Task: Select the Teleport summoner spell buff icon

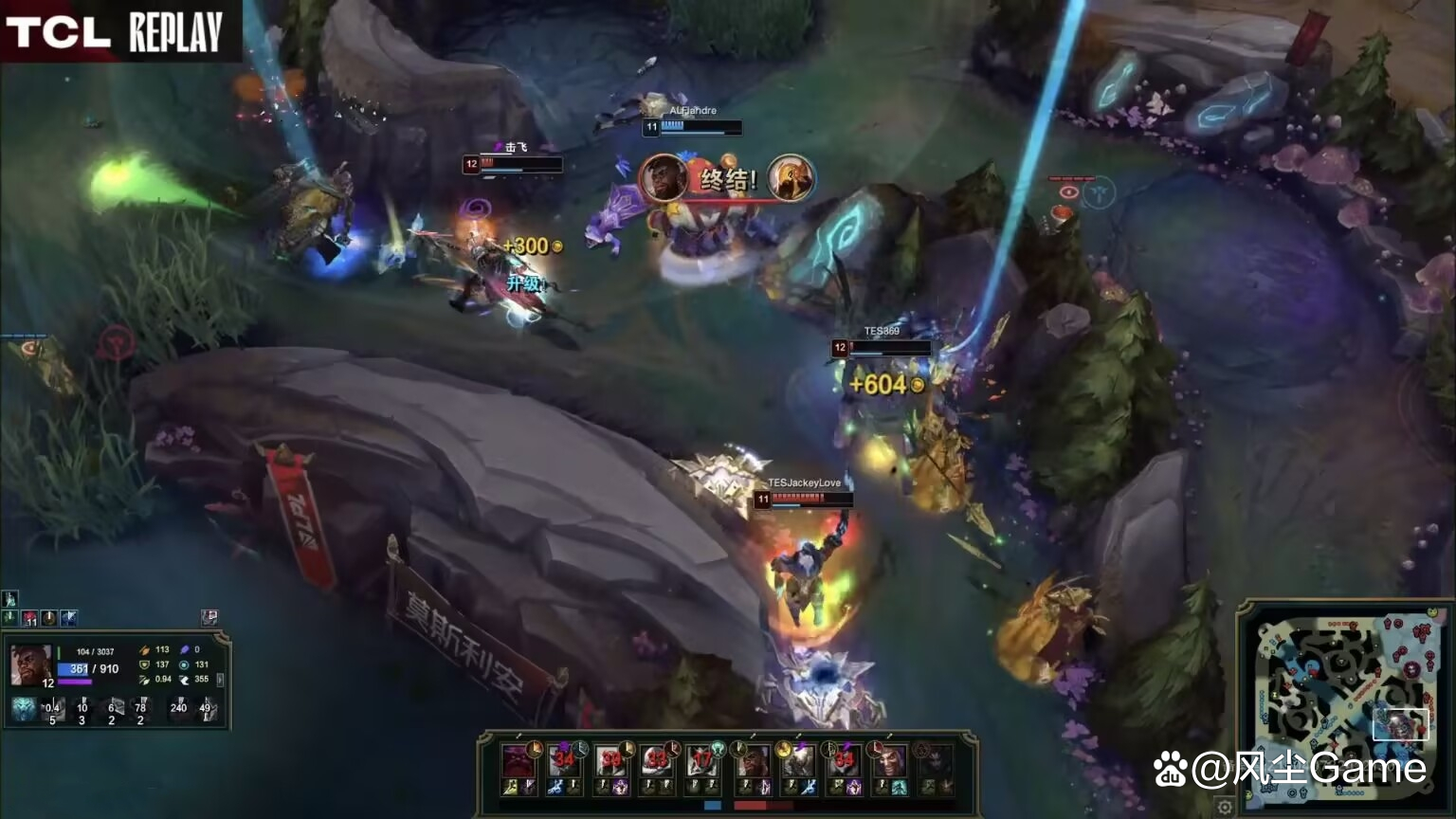Action: click(68, 617)
